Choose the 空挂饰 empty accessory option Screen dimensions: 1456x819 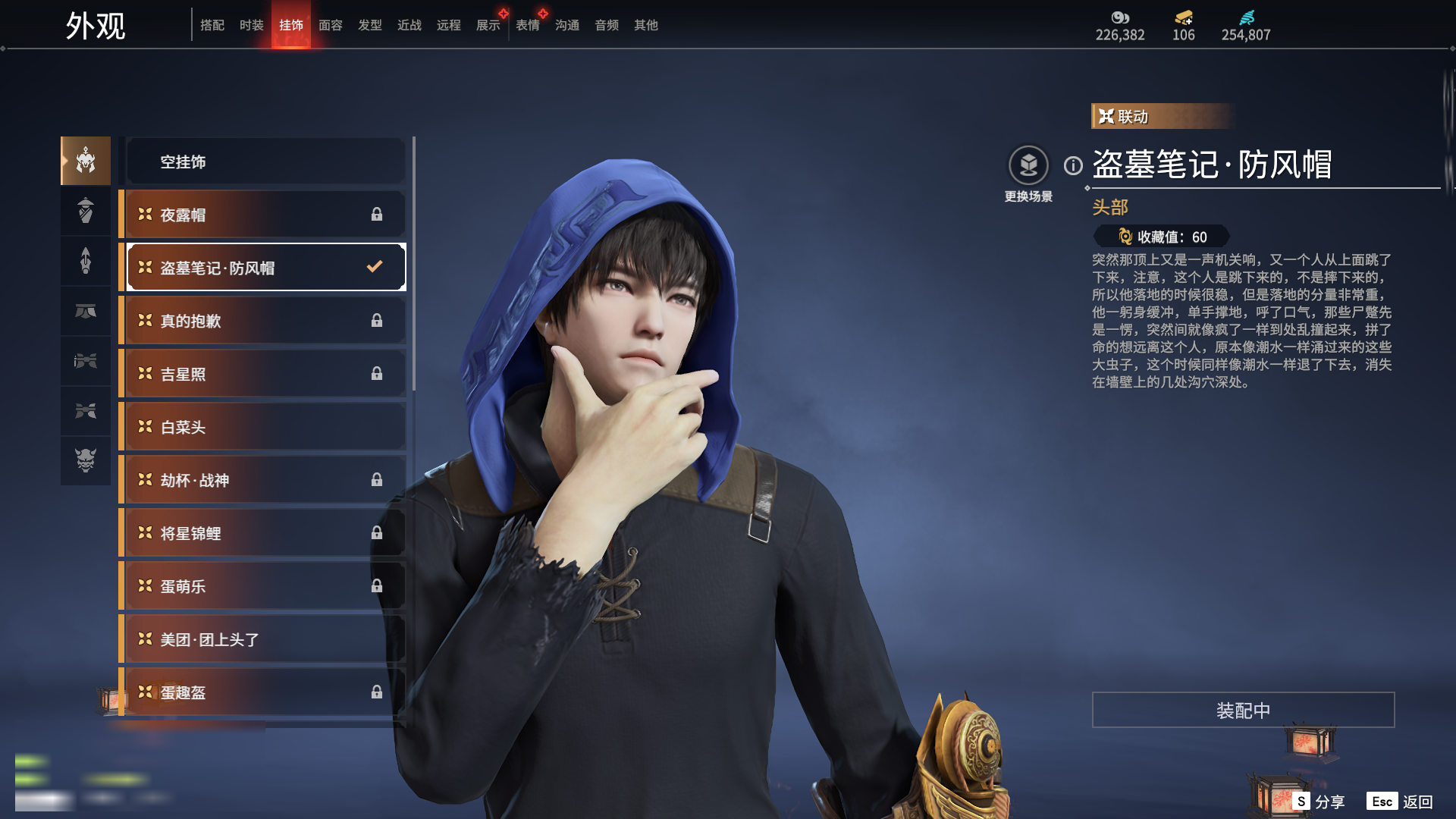click(x=265, y=162)
